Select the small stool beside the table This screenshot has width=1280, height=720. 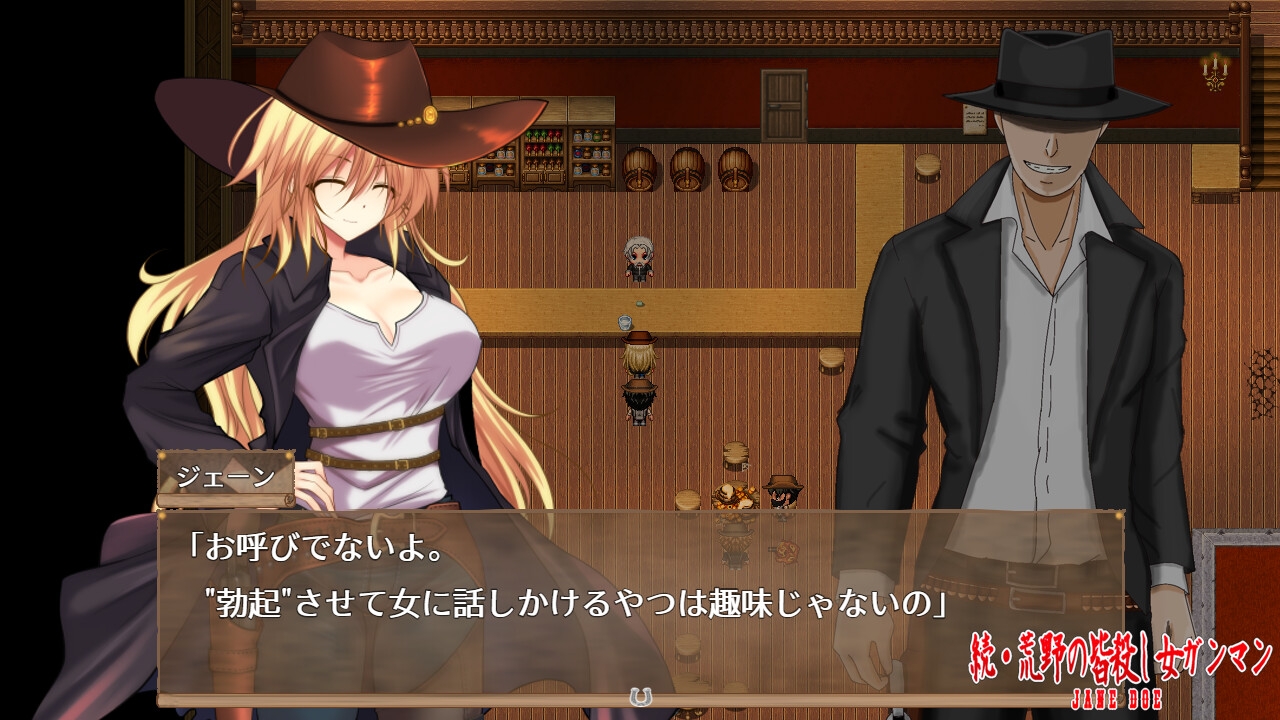(x=688, y=500)
